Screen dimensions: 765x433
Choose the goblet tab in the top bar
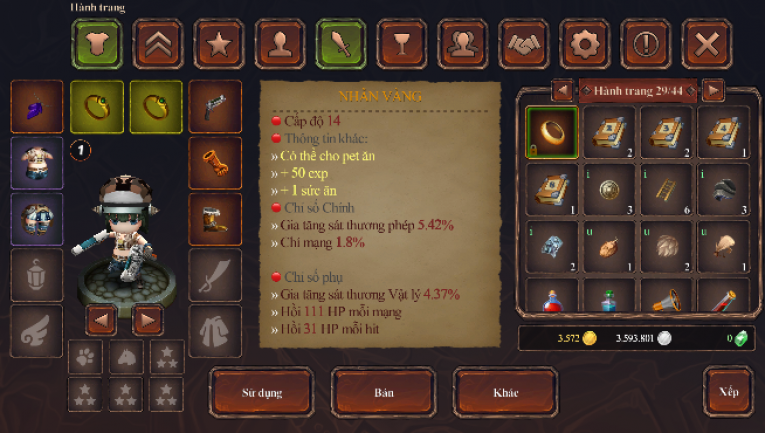click(x=402, y=43)
